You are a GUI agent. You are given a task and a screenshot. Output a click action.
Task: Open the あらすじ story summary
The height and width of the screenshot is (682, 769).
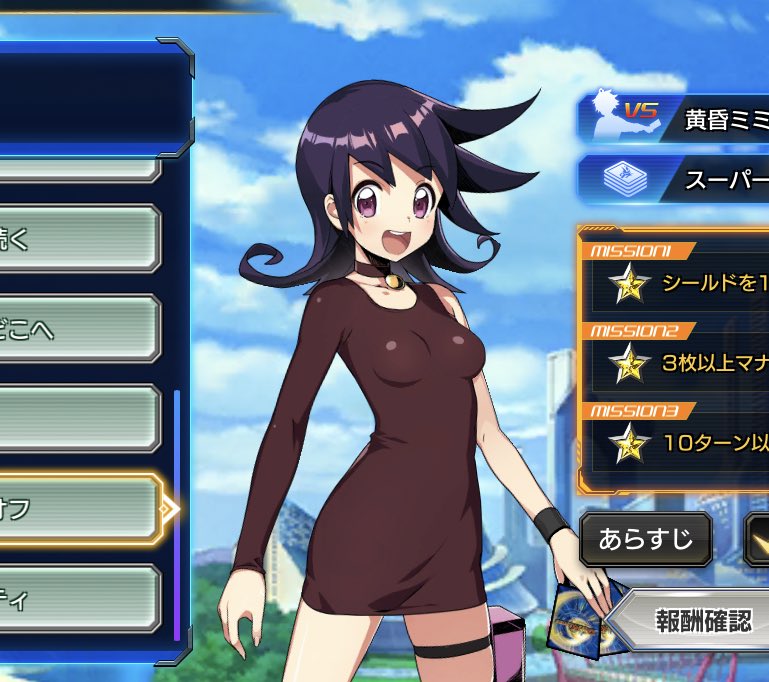(645, 540)
